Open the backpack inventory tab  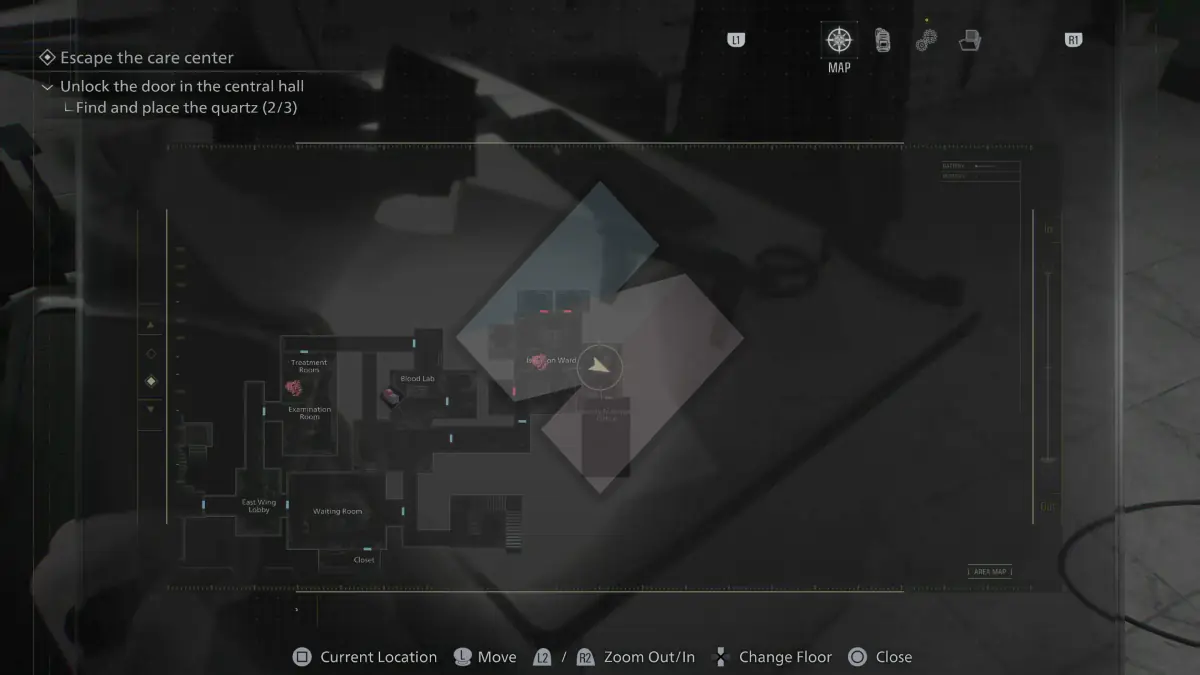(882, 41)
